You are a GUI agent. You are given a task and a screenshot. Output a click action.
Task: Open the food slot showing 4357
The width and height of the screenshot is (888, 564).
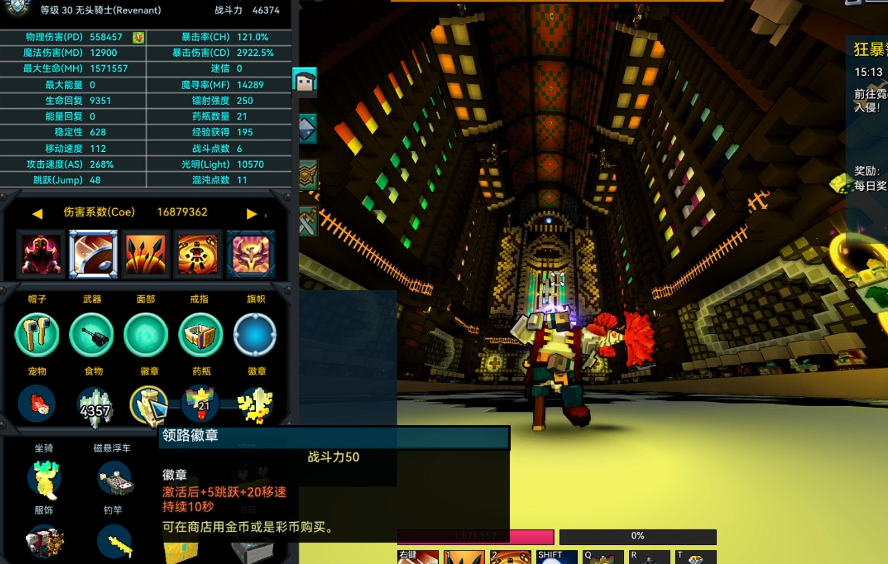pyautogui.click(x=94, y=405)
